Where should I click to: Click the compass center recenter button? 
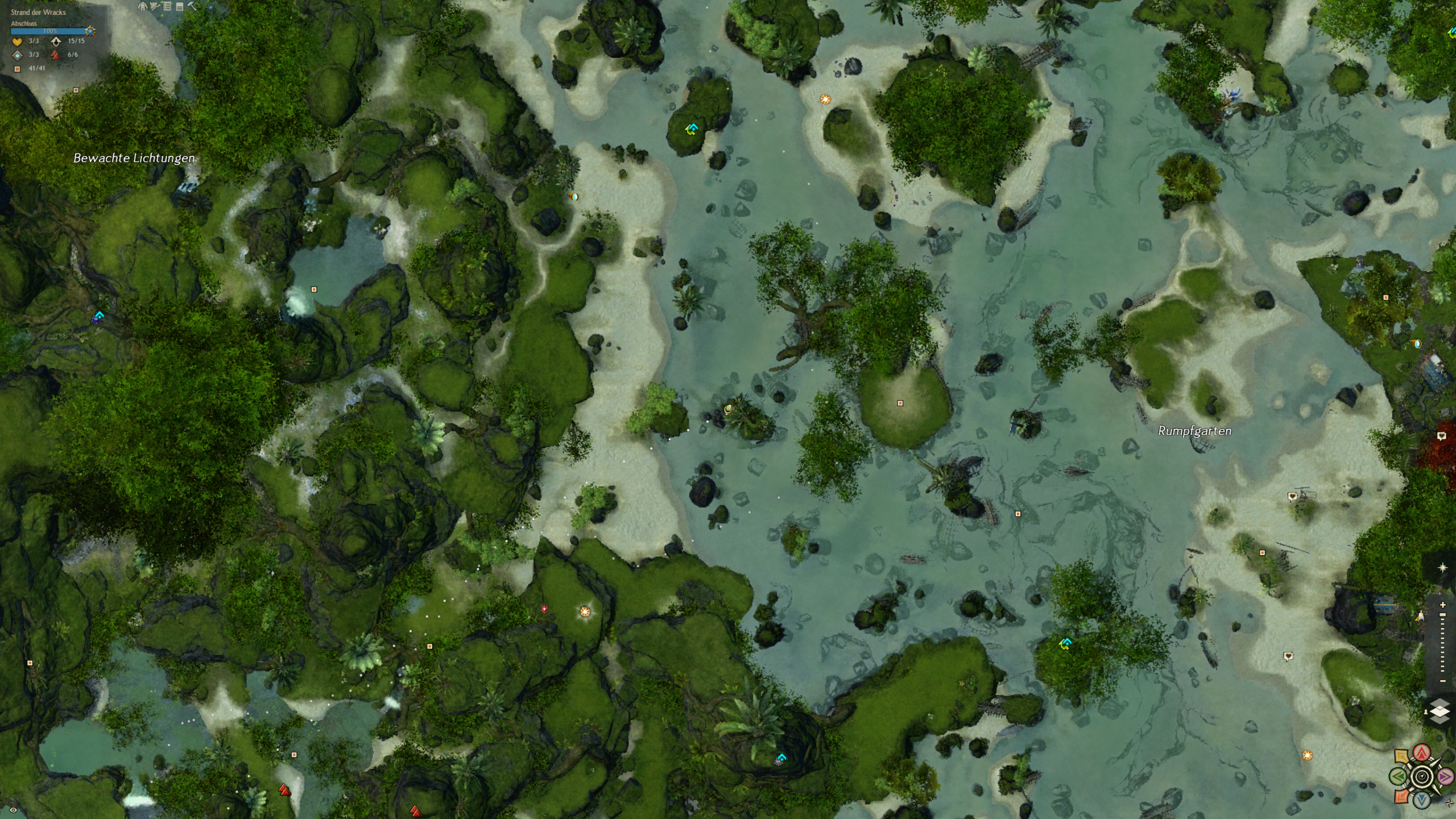tap(1422, 776)
